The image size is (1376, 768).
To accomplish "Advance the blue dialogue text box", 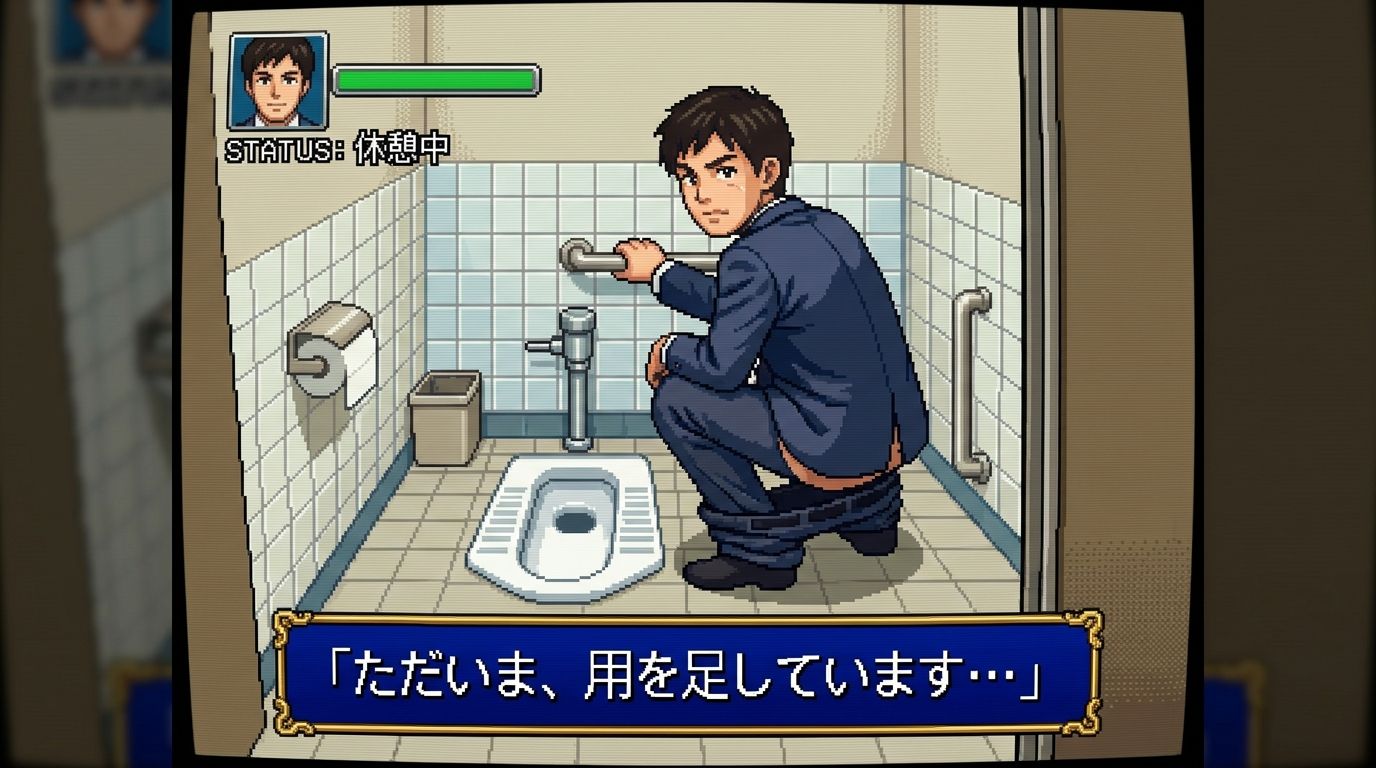I will coord(687,673).
